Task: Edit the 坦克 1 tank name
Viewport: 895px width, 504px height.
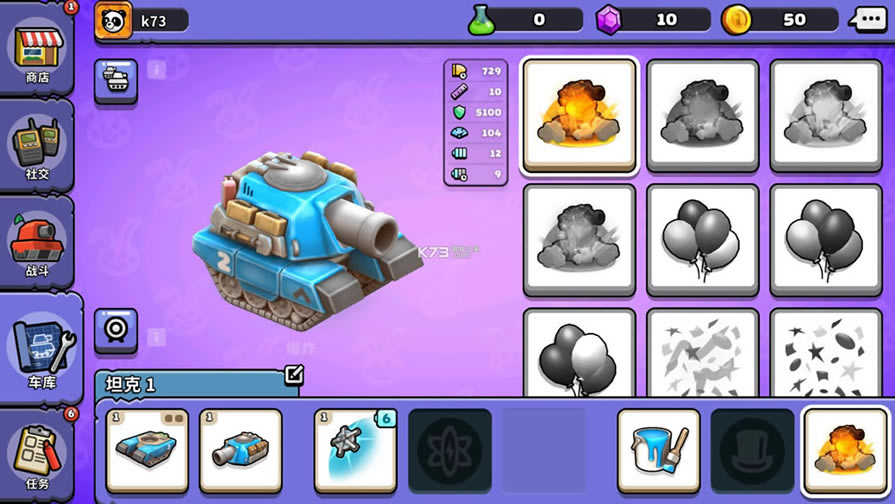Action: tap(293, 376)
